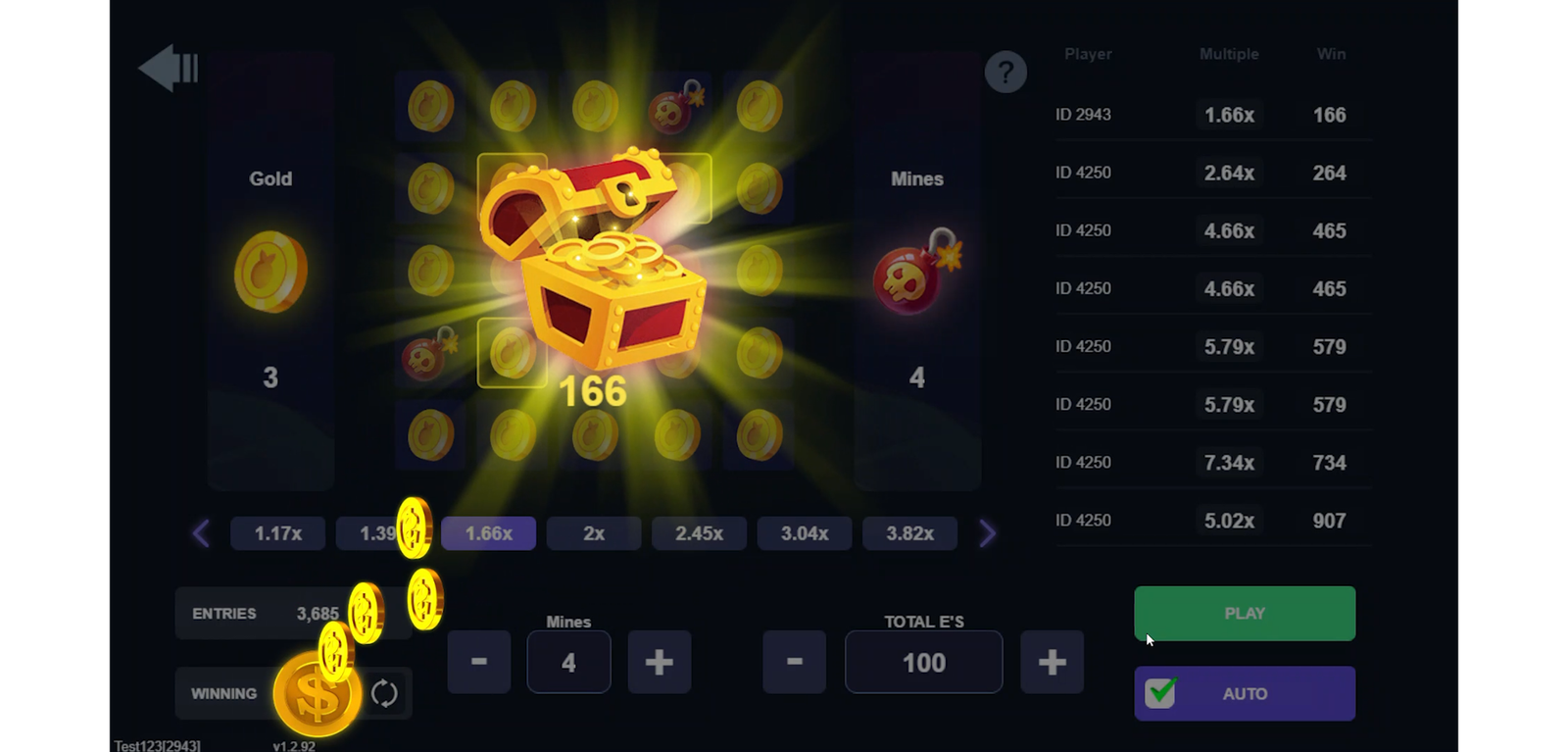Show previous multipliers with the left arrow

click(x=202, y=533)
